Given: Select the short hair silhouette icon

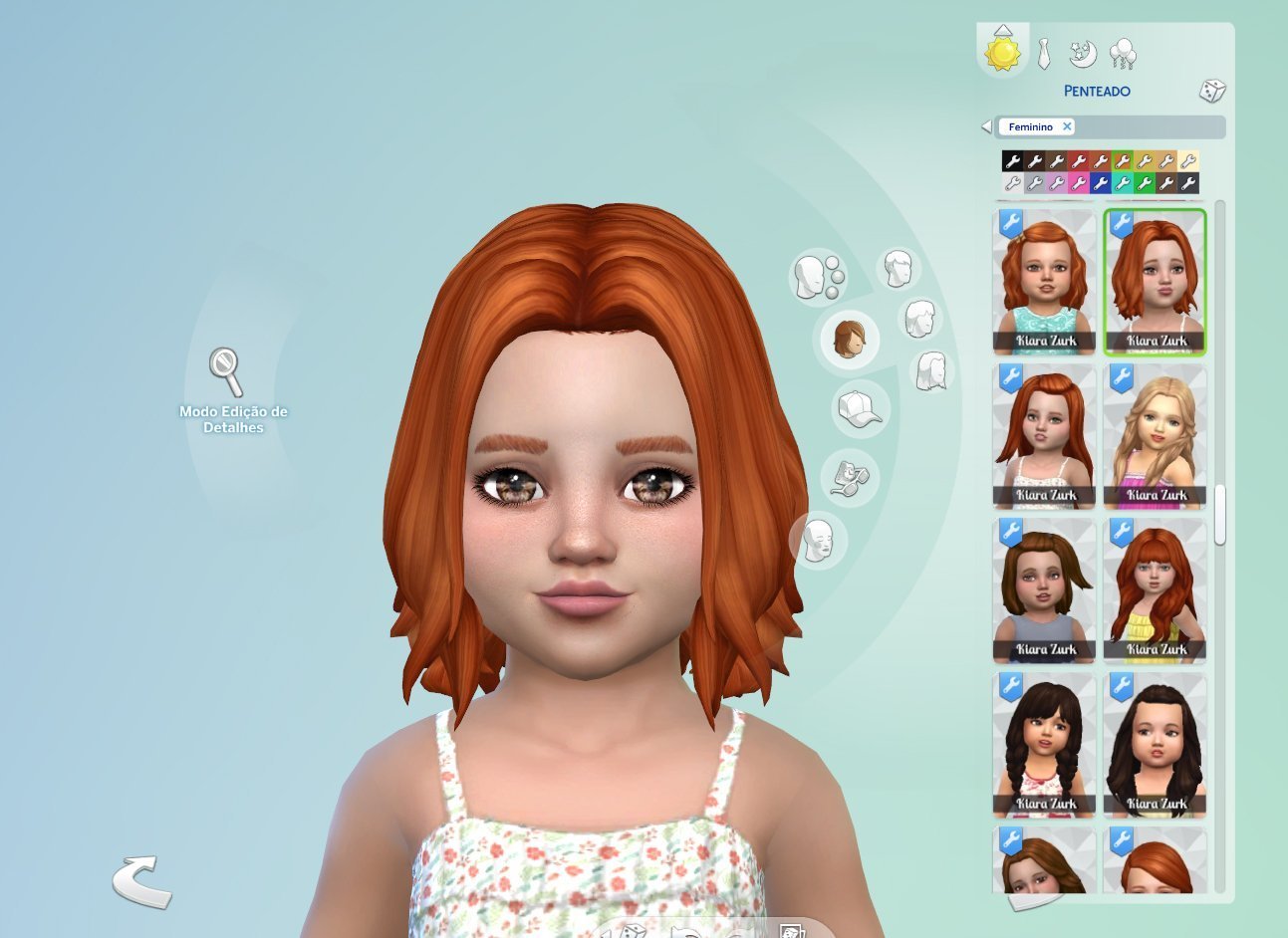Looking at the screenshot, I should click(x=900, y=269).
